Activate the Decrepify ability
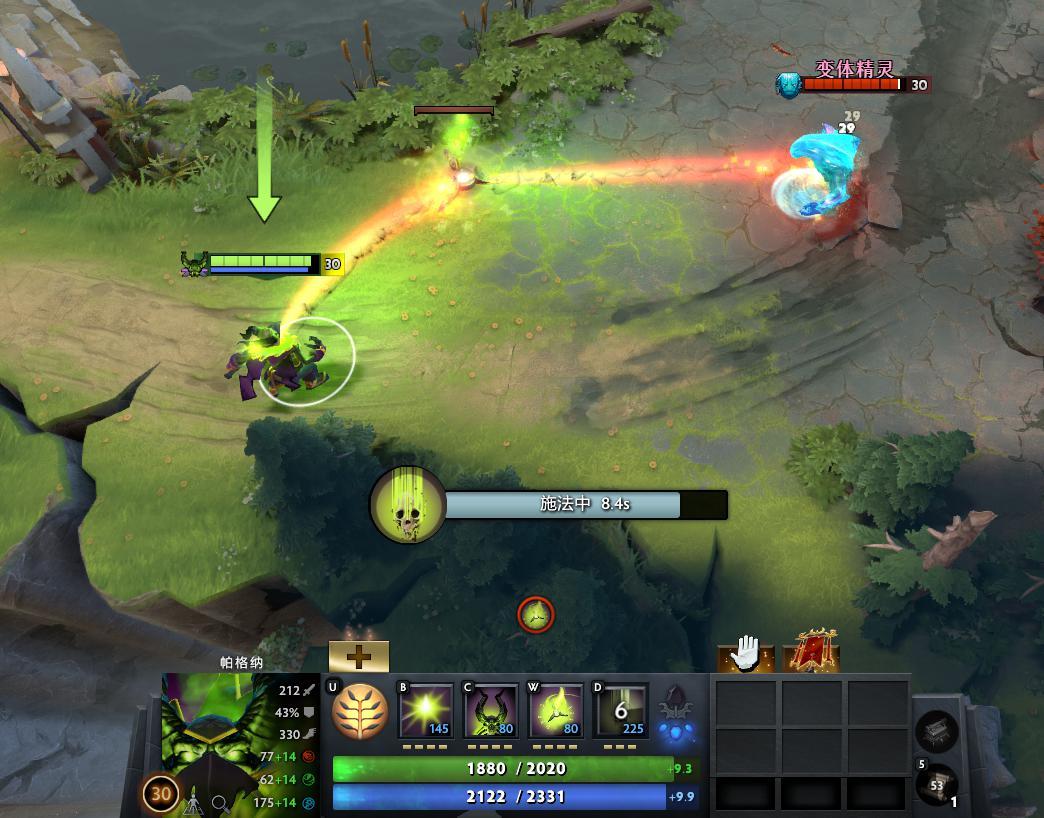The width and height of the screenshot is (1044, 818). click(x=490, y=712)
